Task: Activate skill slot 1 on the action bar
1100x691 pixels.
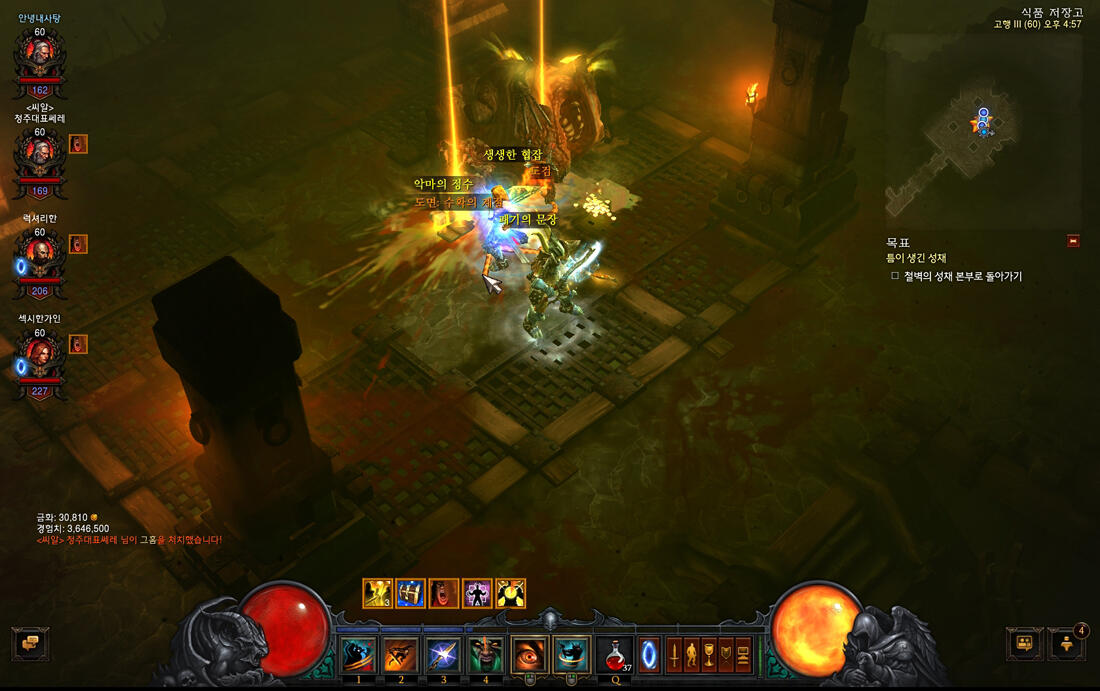Action: tap(358, 655)
